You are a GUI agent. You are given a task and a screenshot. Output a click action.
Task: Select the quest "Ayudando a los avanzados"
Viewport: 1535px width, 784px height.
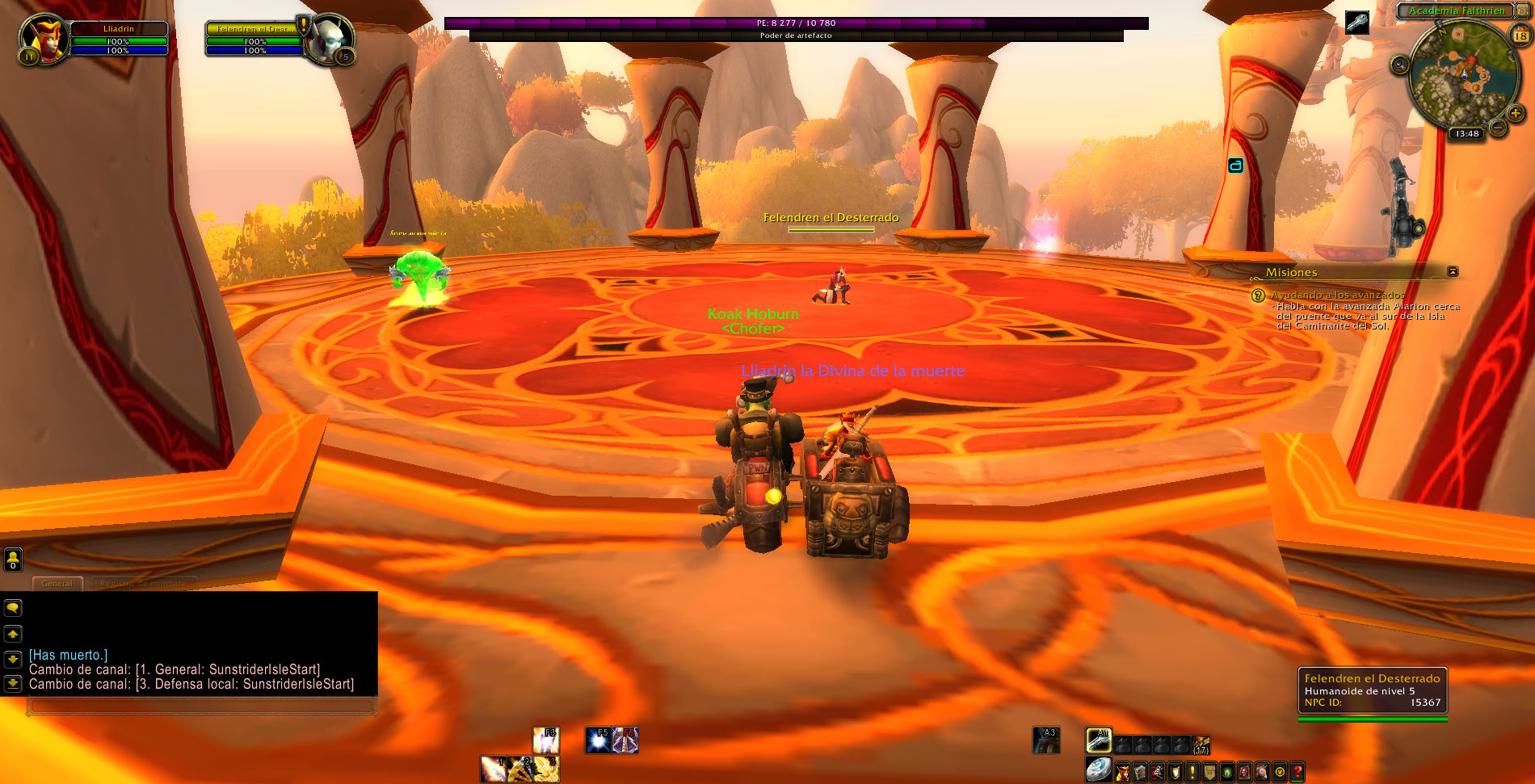click(1336, 296)
